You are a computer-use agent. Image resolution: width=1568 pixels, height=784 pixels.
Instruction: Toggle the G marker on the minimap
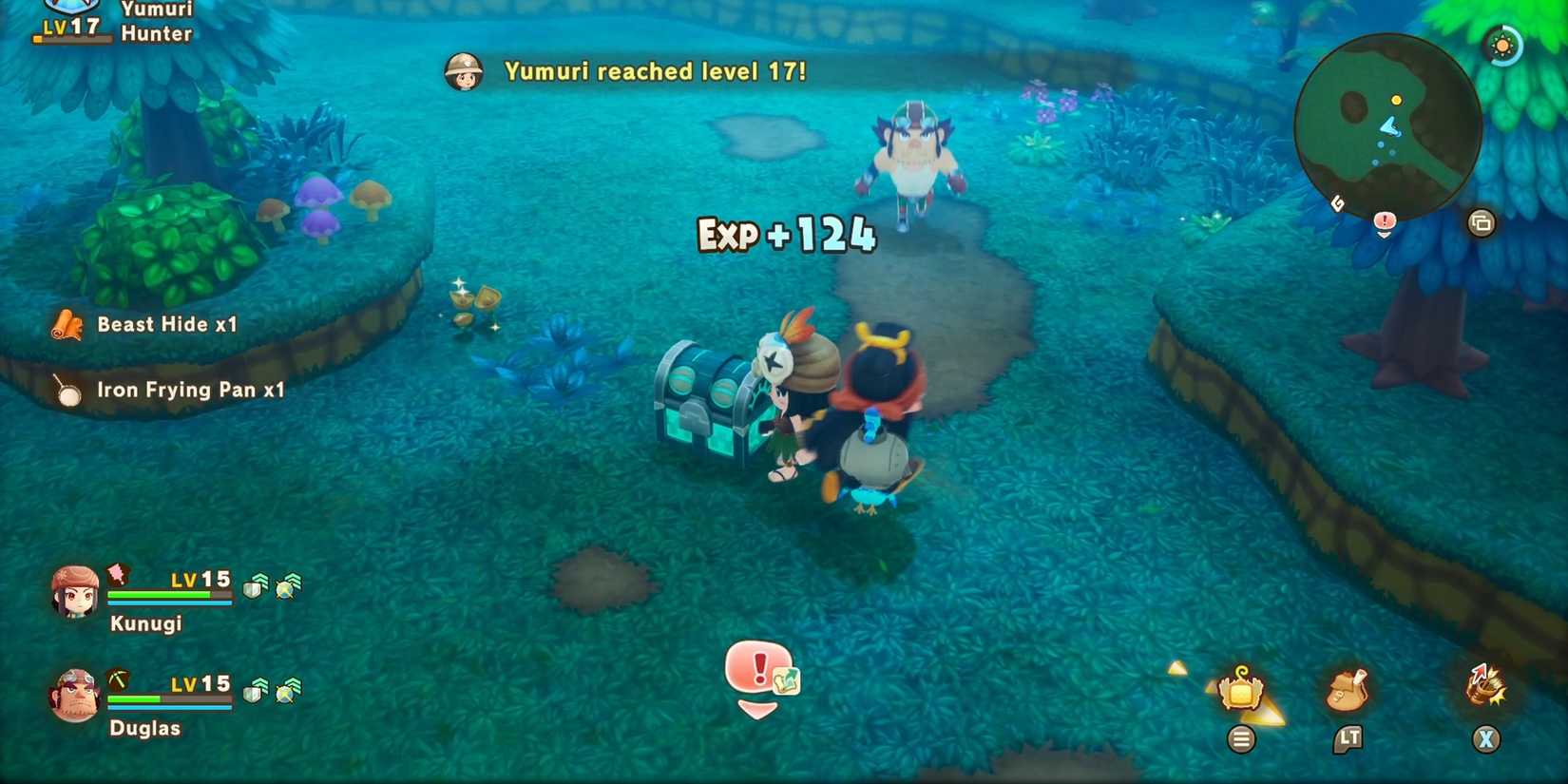pos(1338,202)
